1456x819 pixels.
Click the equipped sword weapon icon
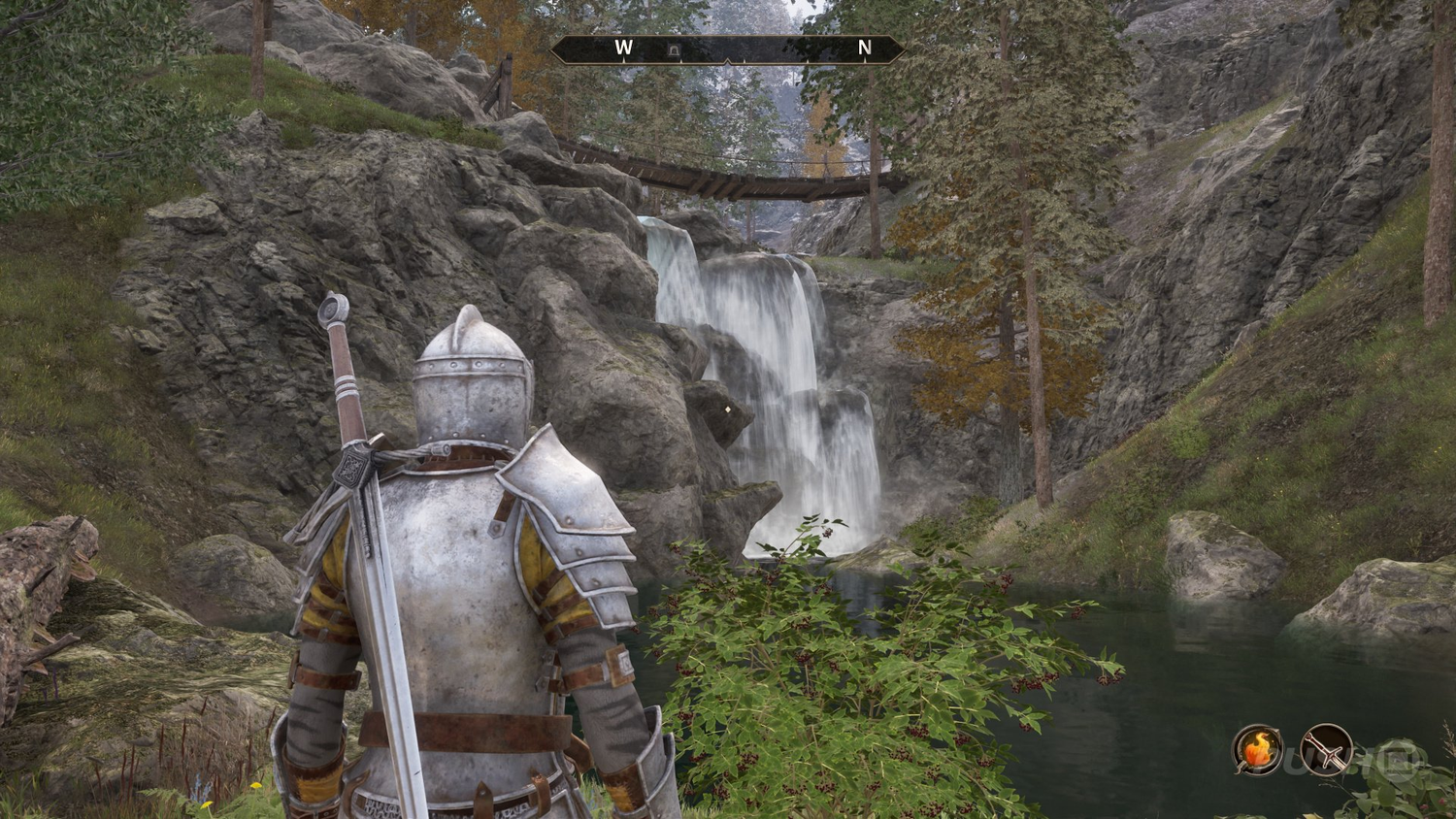pyautogui.click(x=1326, y=750)
